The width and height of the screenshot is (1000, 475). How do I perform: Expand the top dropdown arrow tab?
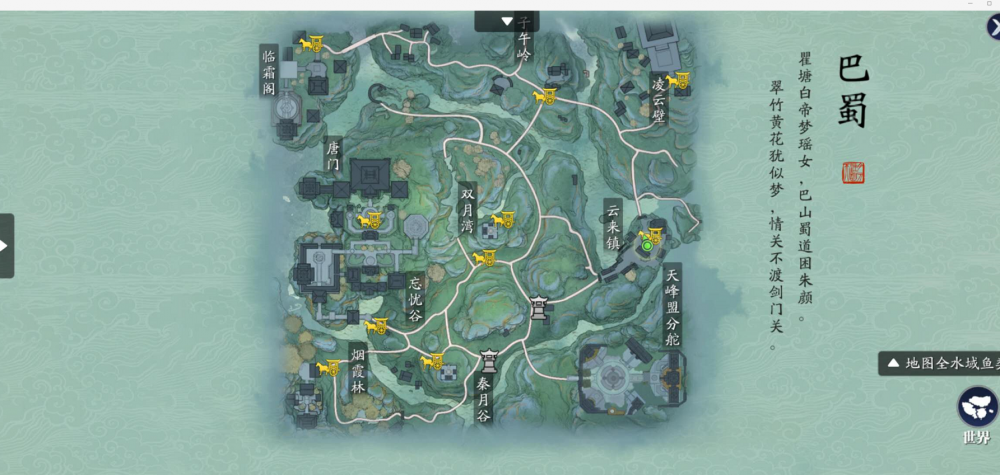(x=507, y=21)
